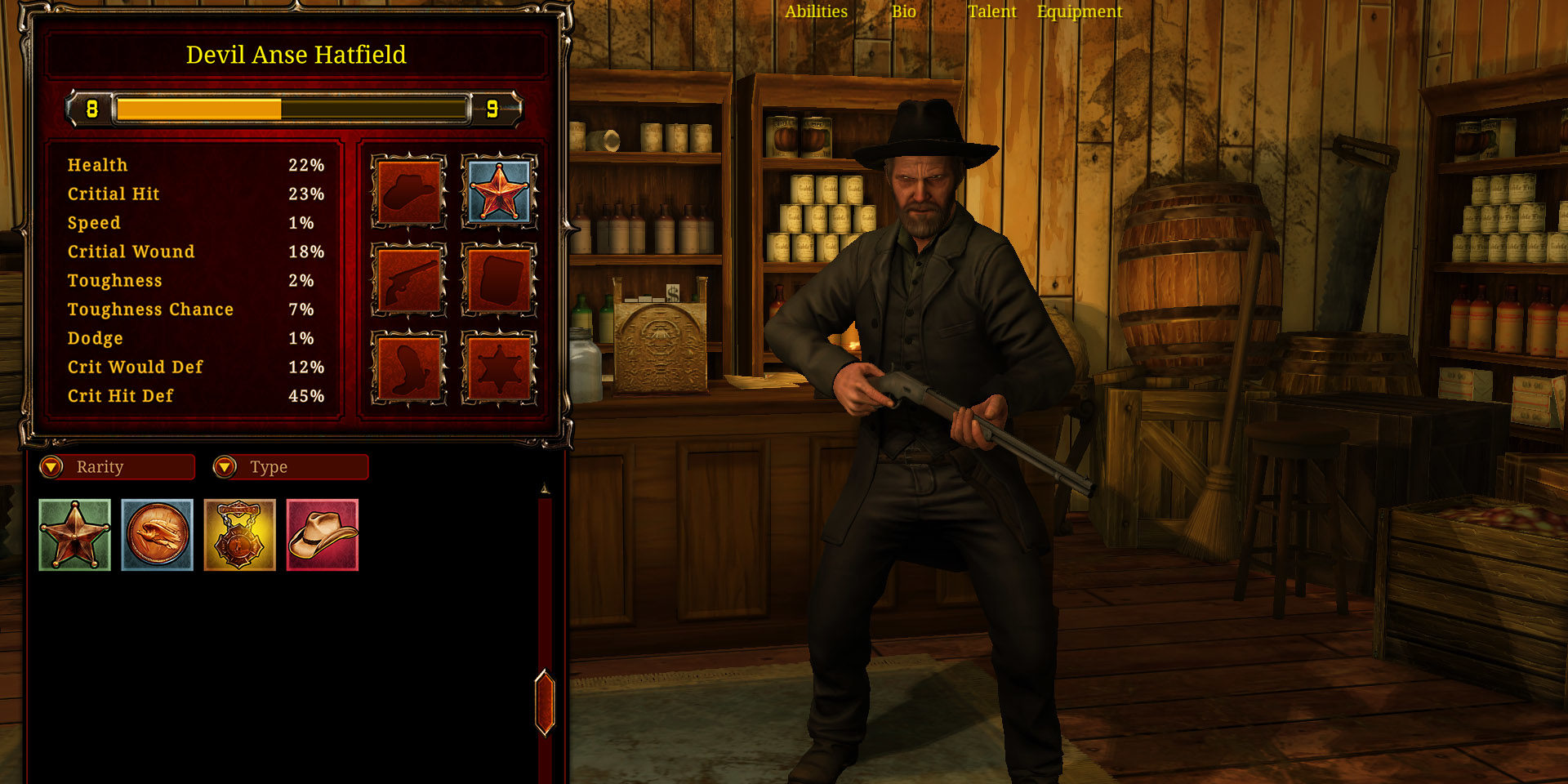Select the gold medal inventory item
This screenshot has width=1568, height=784.
click(x=239, y=535)
